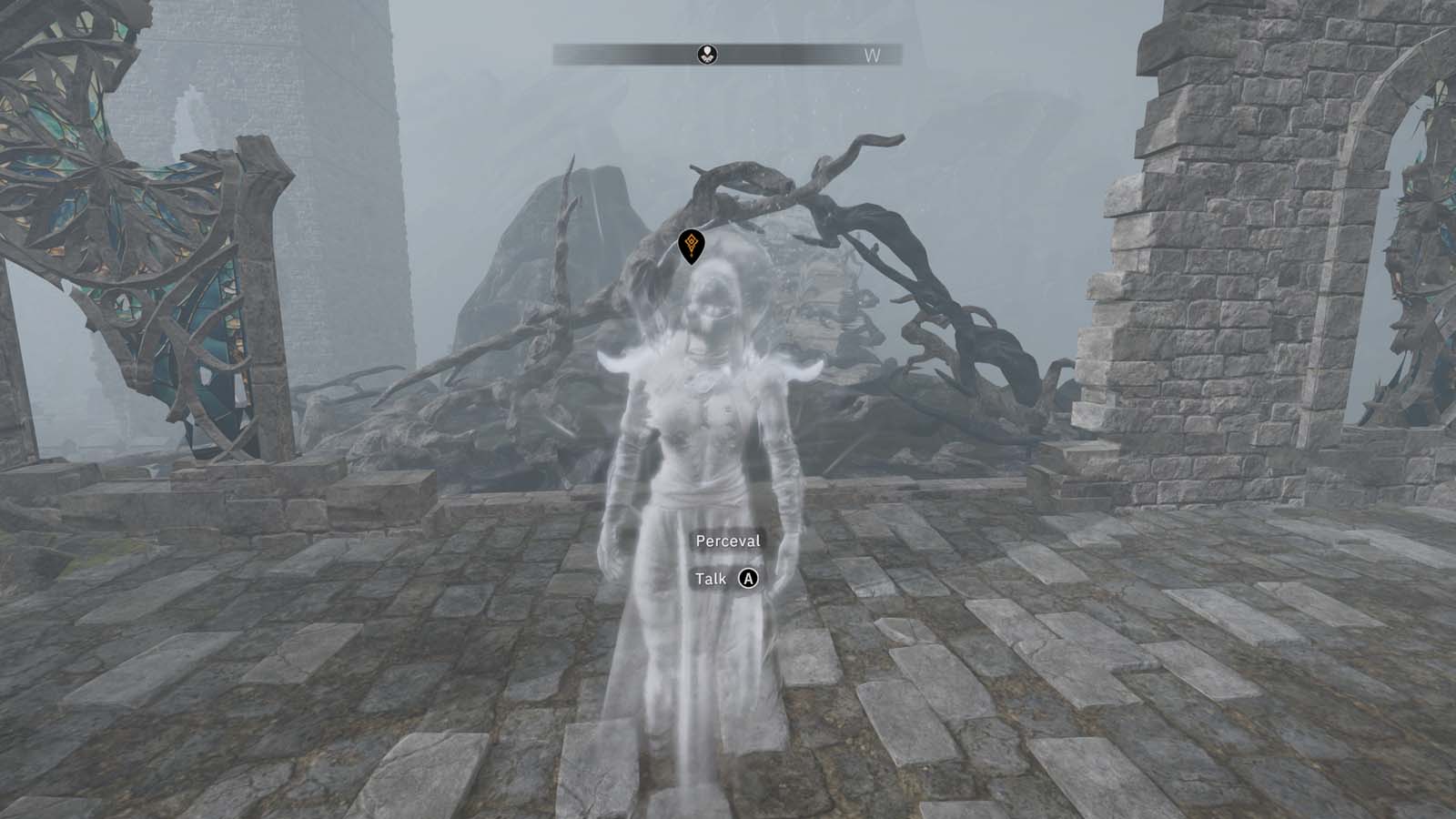
Task: Click the W cardinal direction marker
Action: coord(871,56)
